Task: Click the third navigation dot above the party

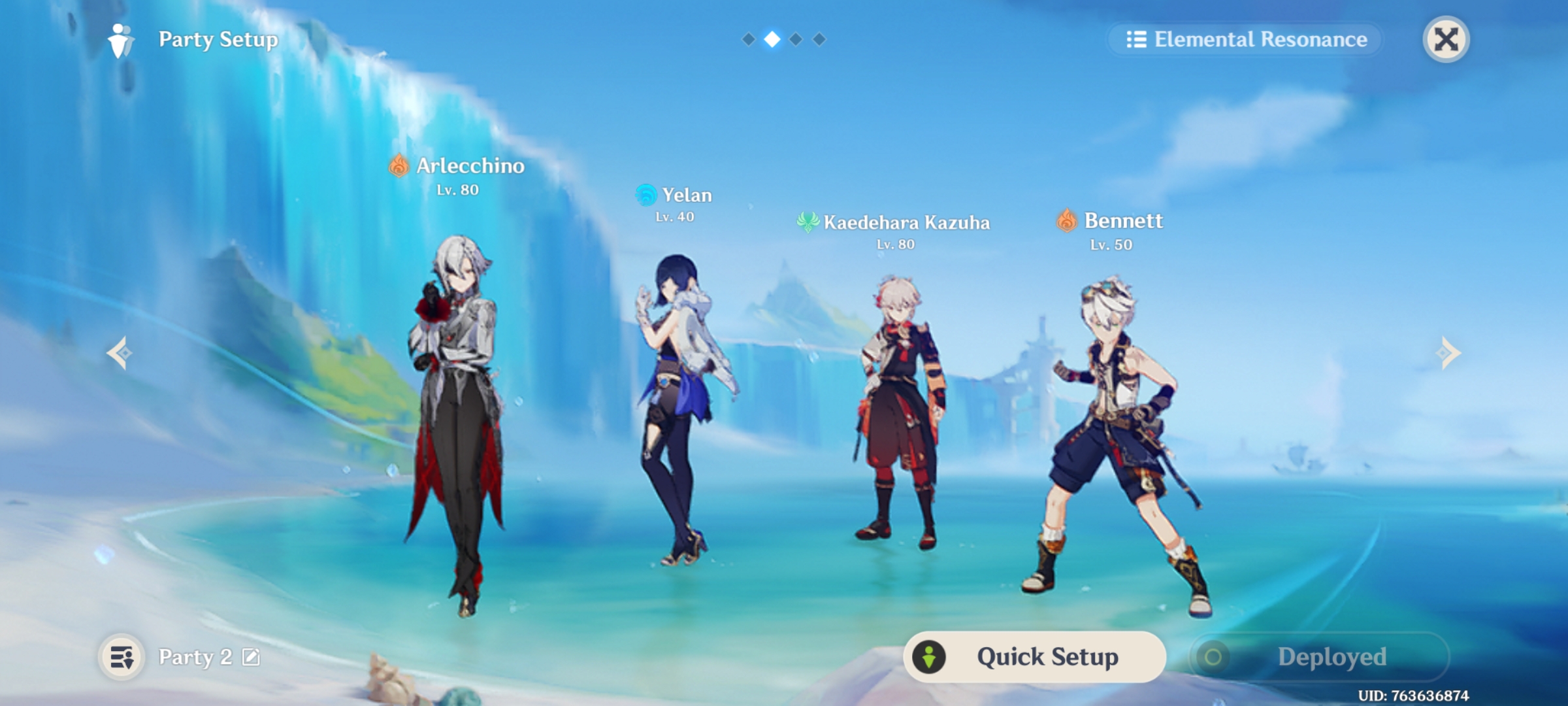Action: 796,39
